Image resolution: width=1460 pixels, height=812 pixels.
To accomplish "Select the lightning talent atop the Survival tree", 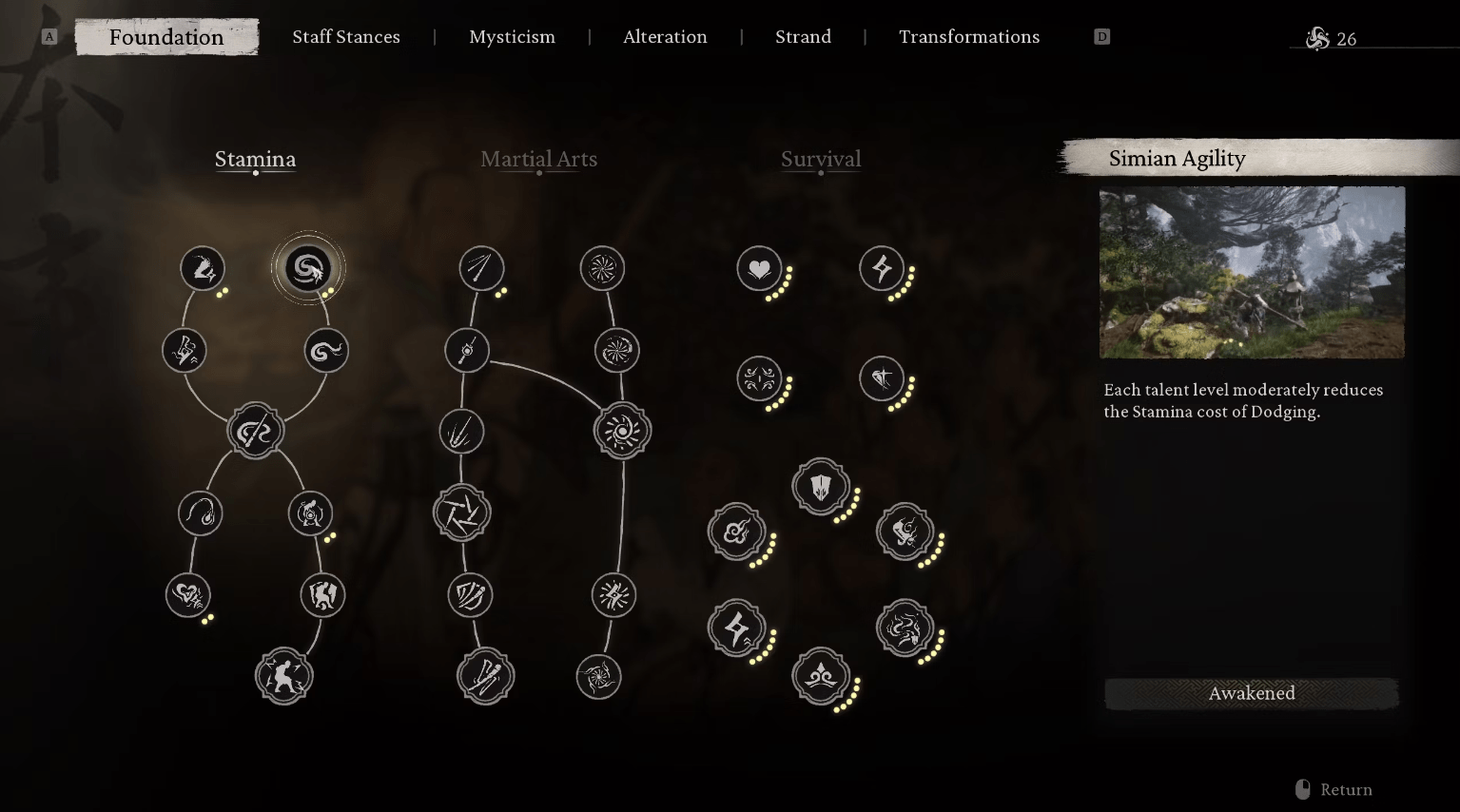I will (883, 269).
